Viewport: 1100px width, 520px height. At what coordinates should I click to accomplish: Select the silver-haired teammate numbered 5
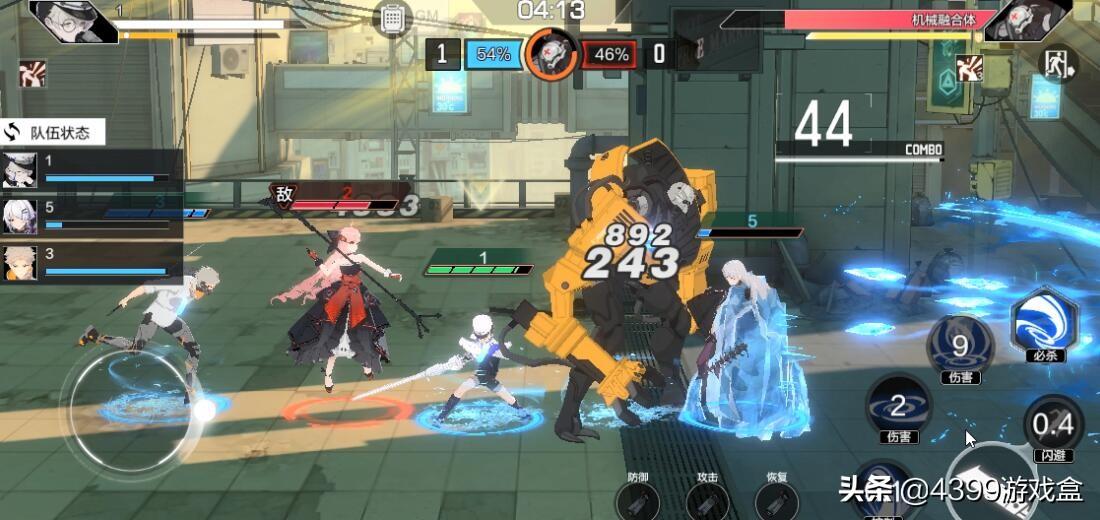[x=20, y=216]
